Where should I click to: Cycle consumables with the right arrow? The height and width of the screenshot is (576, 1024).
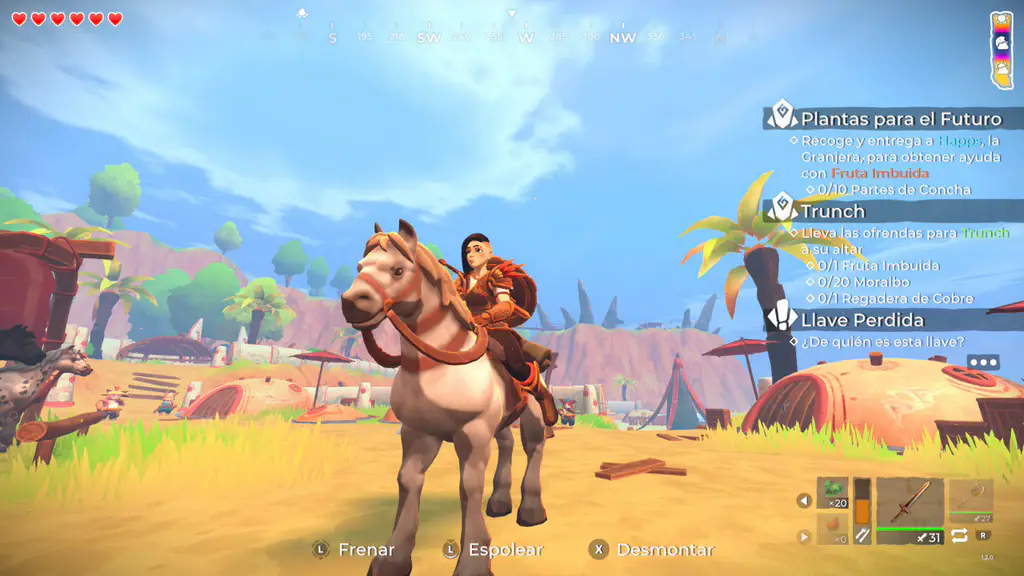(804, 537)
